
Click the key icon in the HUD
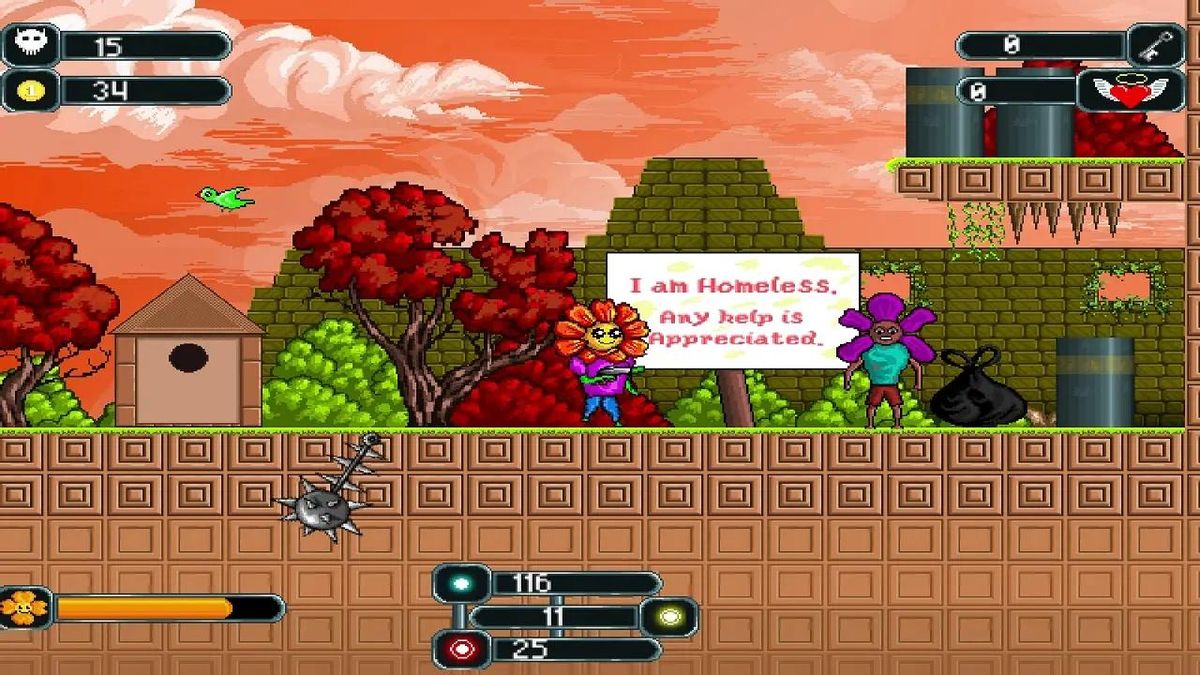pos(1156,44)
